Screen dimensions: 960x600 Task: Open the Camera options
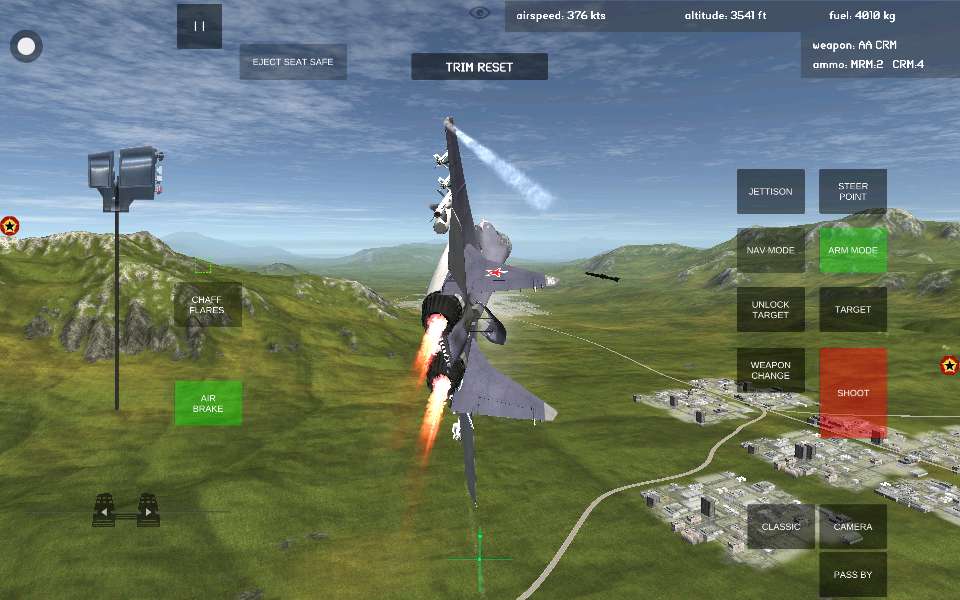[853, 527]
